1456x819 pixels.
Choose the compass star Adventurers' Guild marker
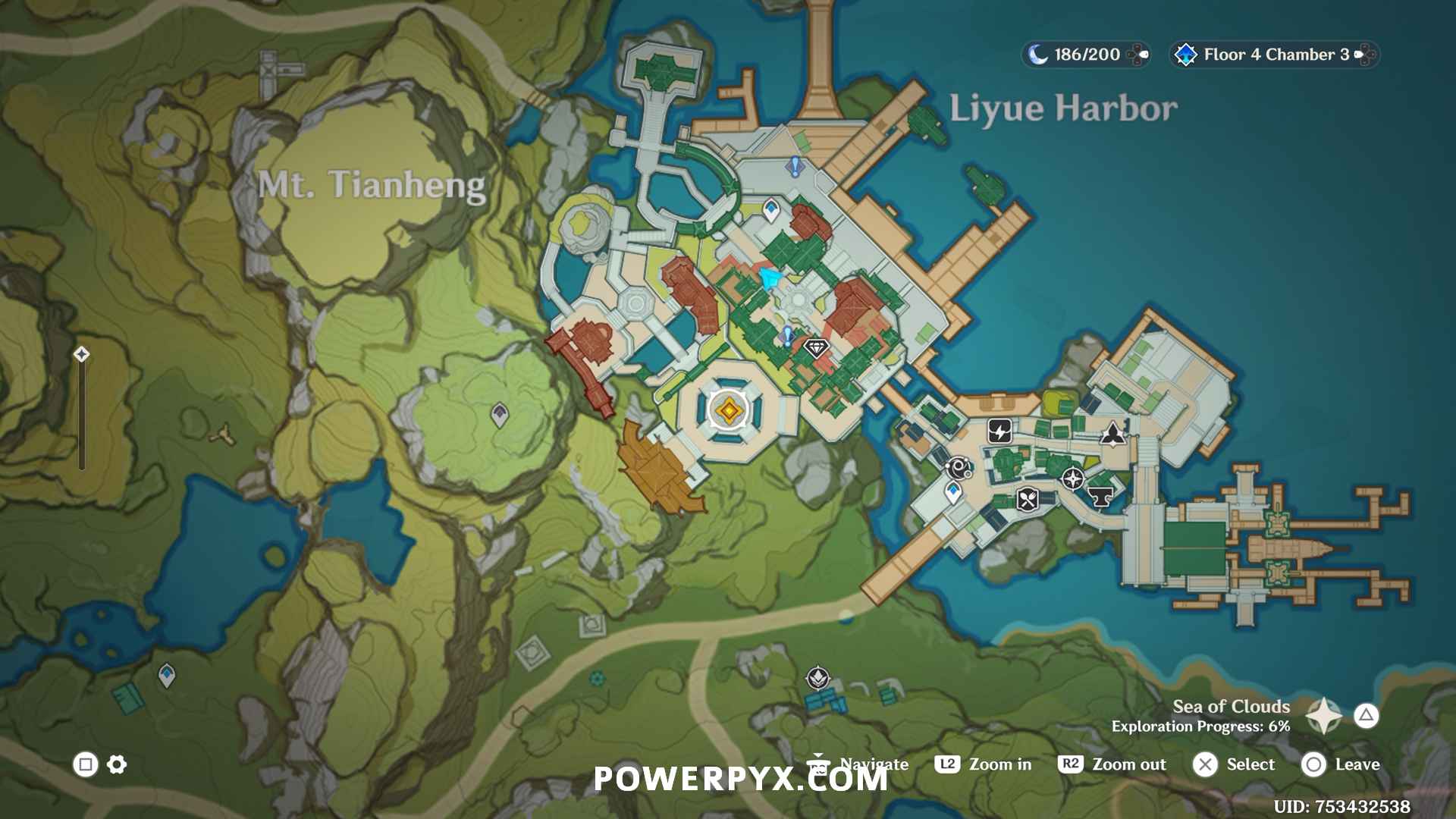(x=1072, y=479)
